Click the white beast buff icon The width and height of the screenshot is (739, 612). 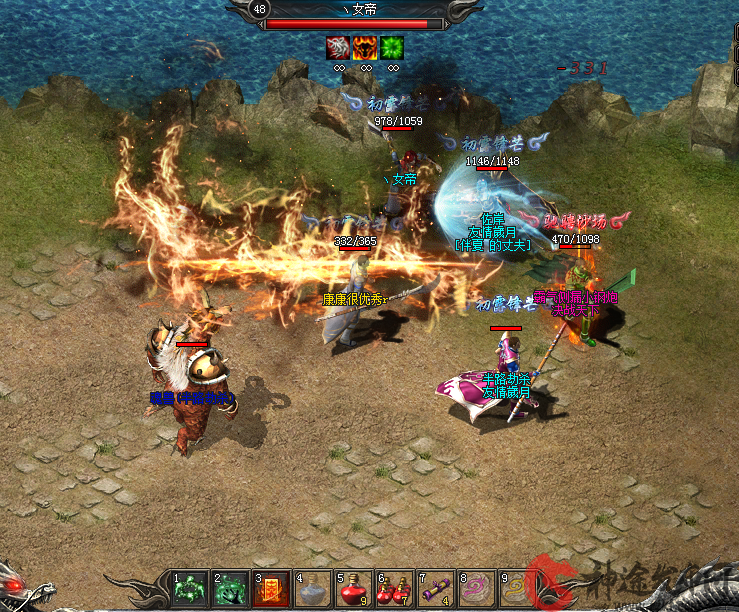click(x=338, y=47)
